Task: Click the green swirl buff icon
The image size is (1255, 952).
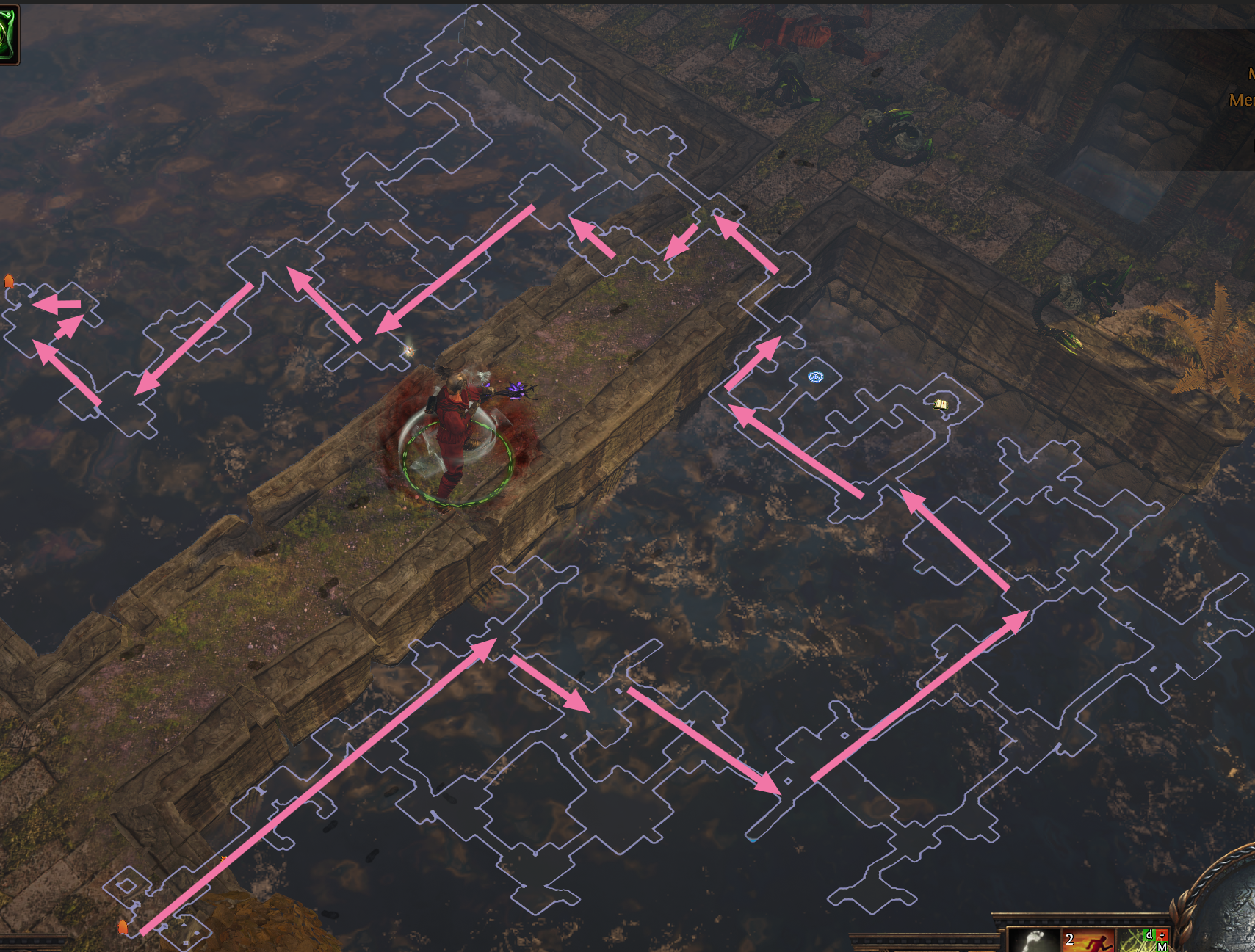Action: [8, 34]
